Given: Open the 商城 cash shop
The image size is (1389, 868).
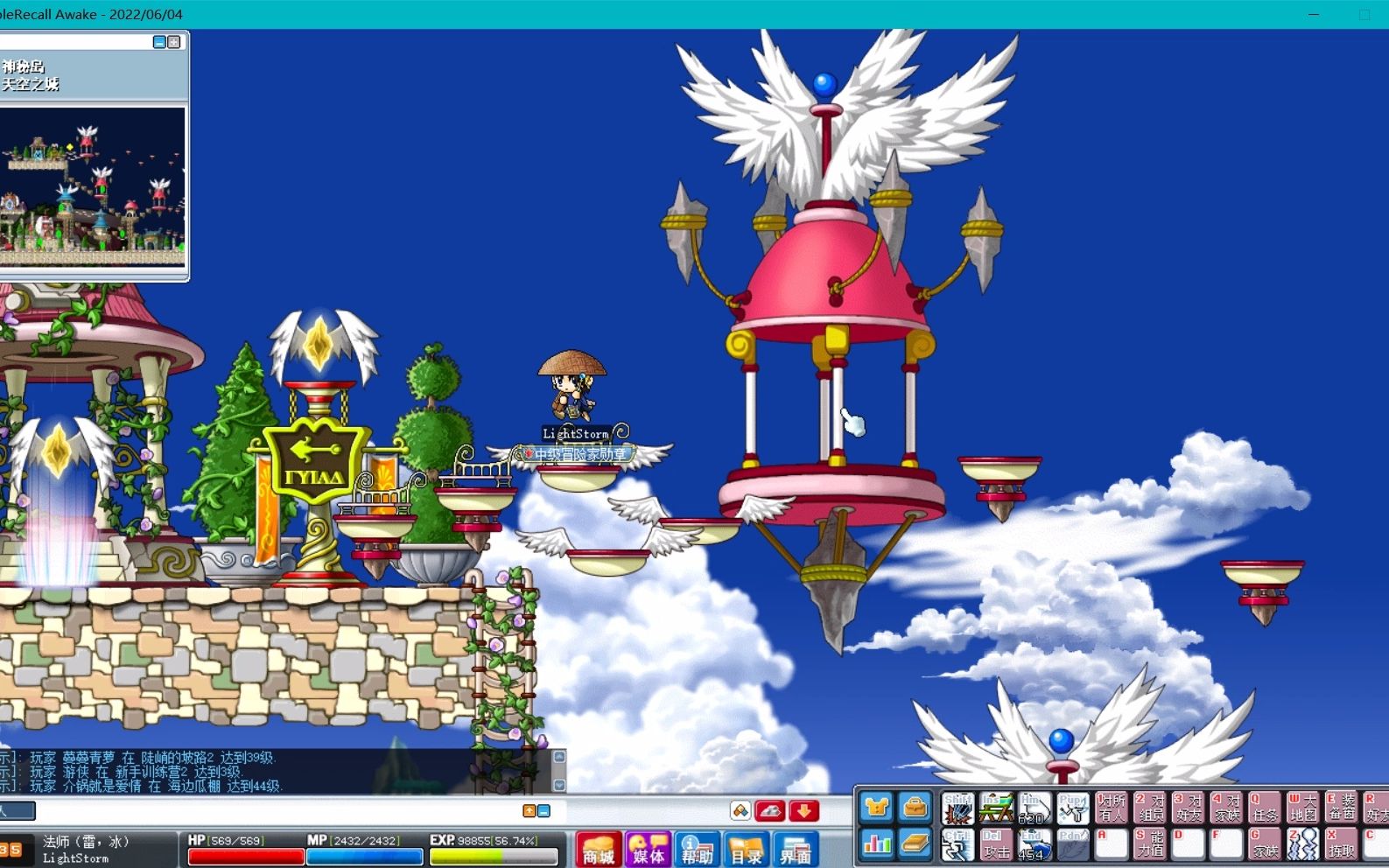Looking at the screenshot, I should (599, 849).
